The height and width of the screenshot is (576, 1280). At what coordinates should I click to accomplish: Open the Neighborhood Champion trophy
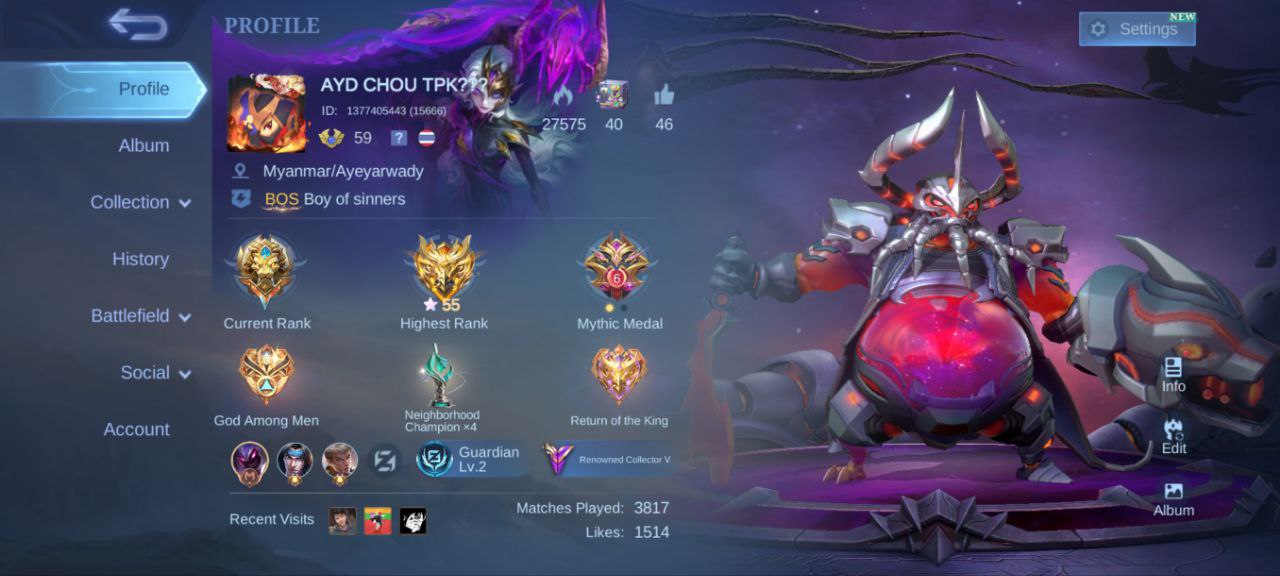pyautogui.click(x=441, y=374)
